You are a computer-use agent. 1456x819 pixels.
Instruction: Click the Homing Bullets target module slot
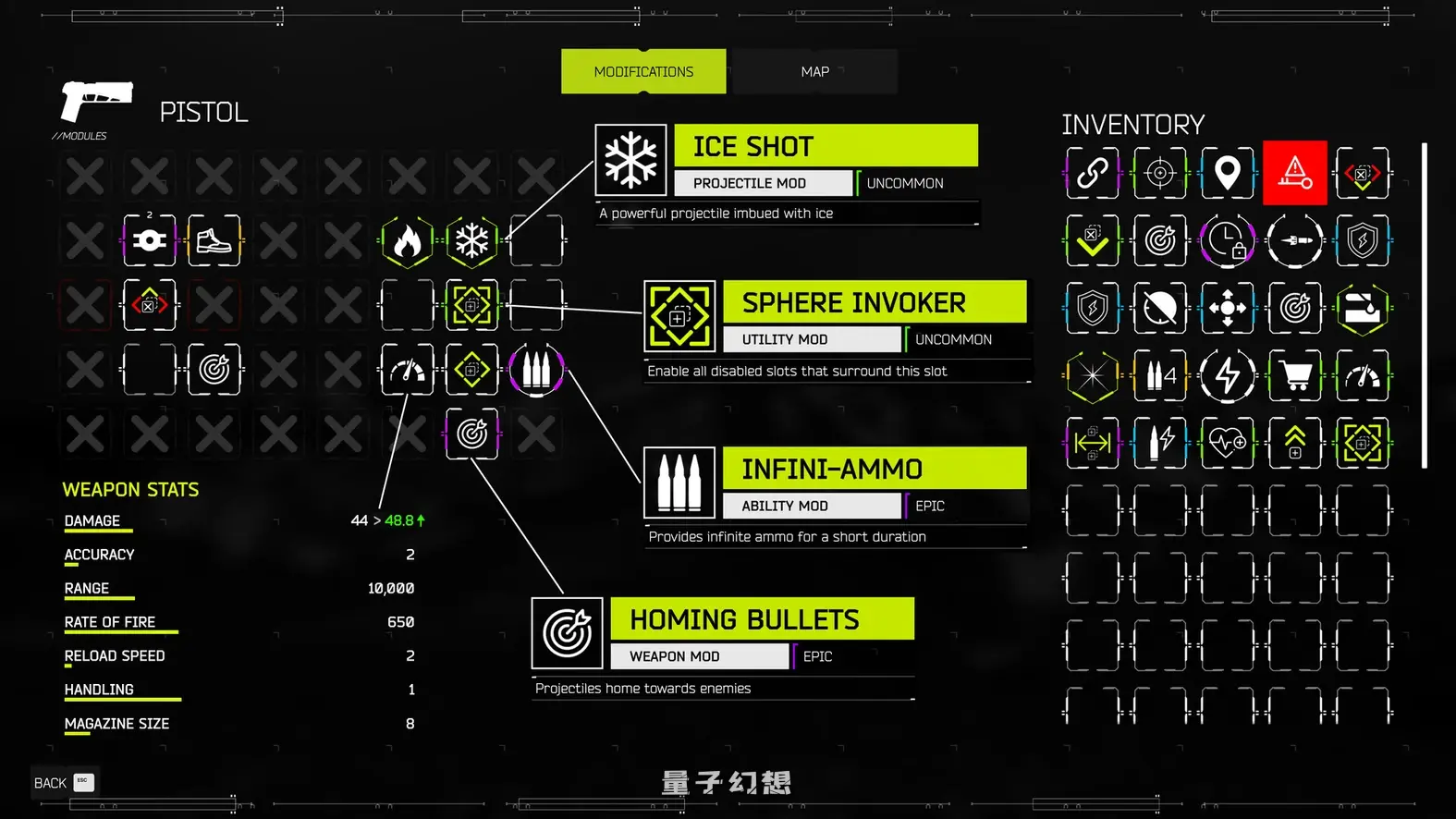pyautogui.click(x=472, y=434)
